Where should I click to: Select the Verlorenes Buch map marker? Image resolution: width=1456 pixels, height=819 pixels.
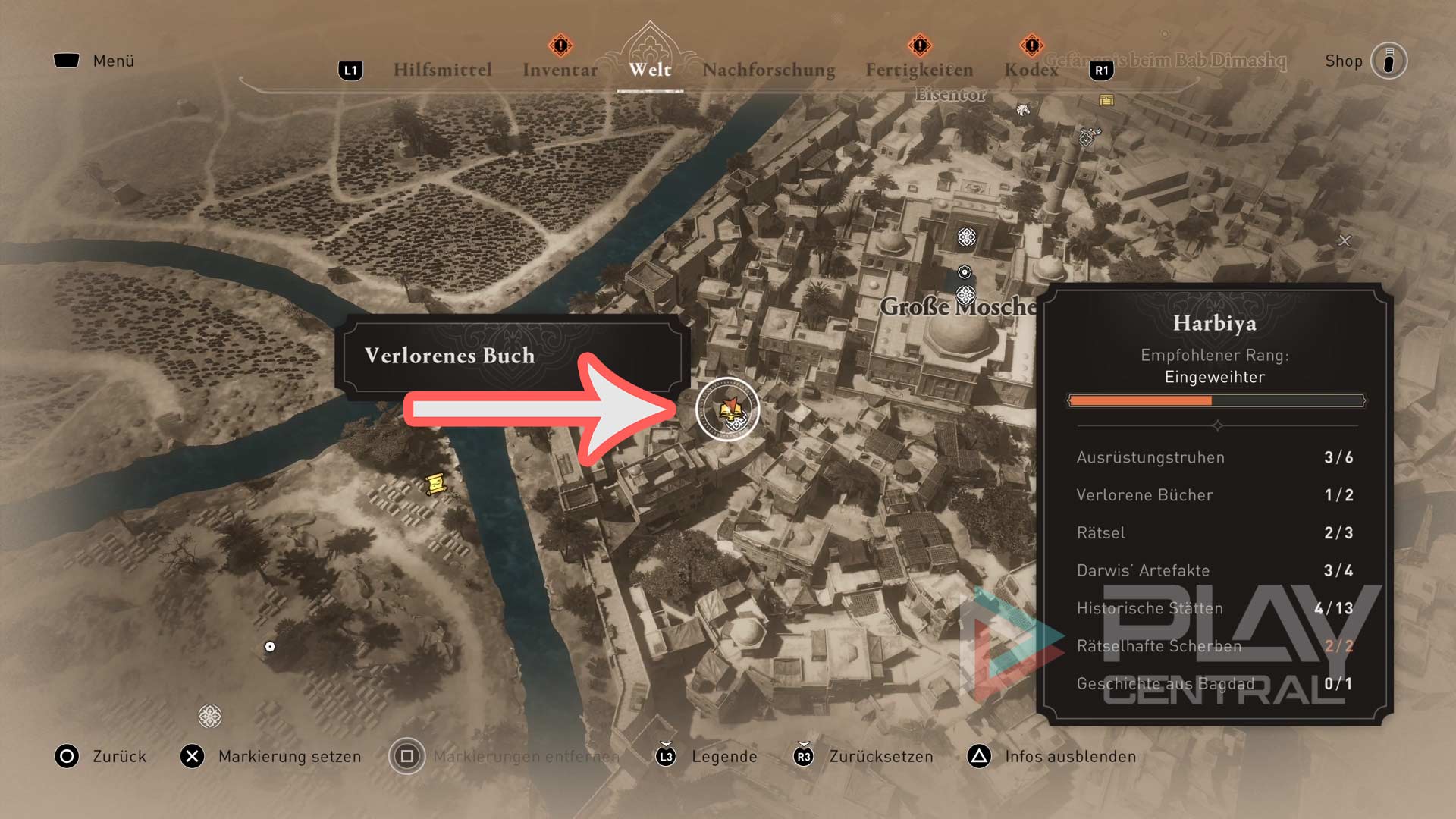[x=727, y=409]
